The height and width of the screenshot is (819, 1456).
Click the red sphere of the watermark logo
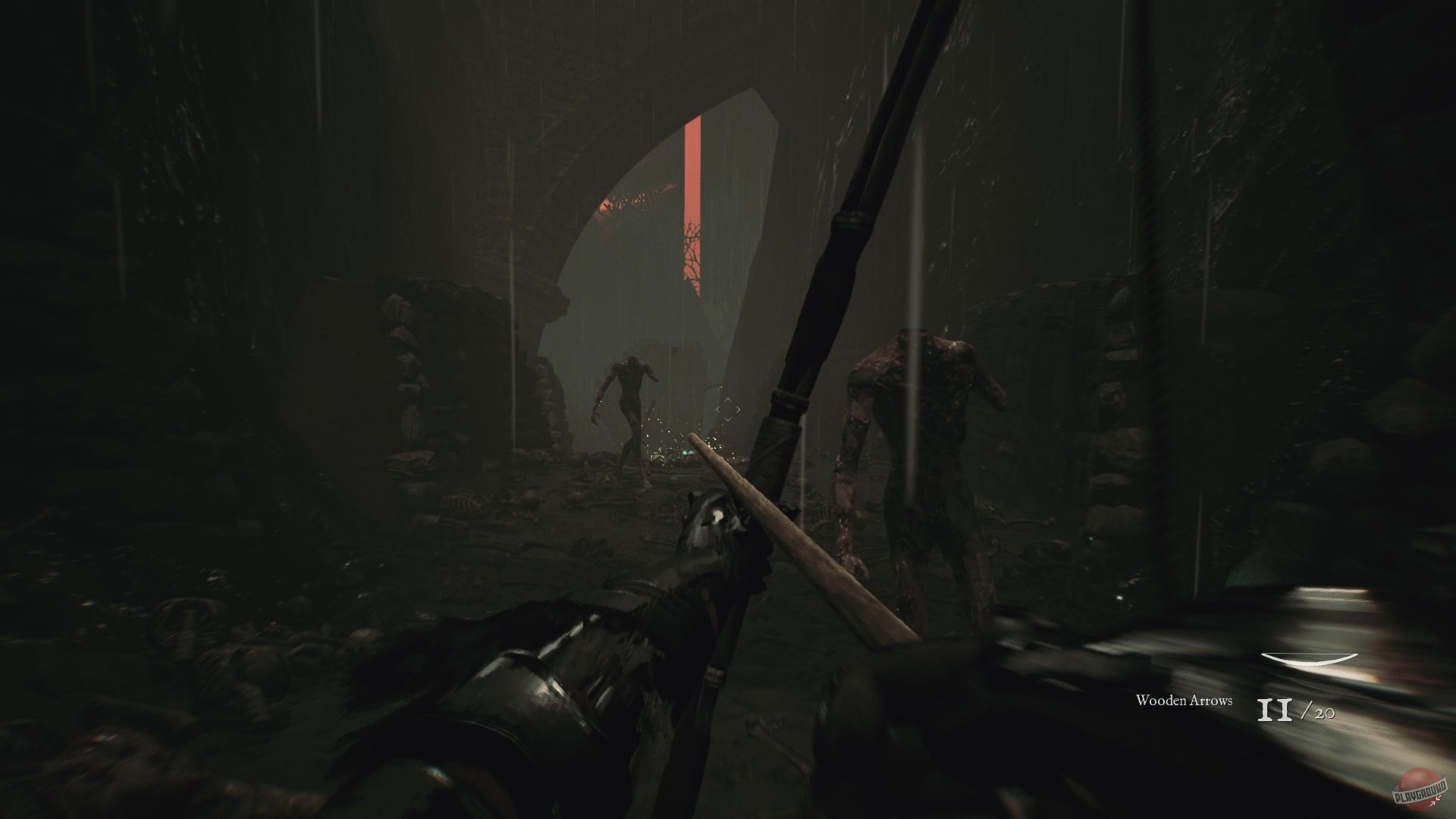point(1417,775)
